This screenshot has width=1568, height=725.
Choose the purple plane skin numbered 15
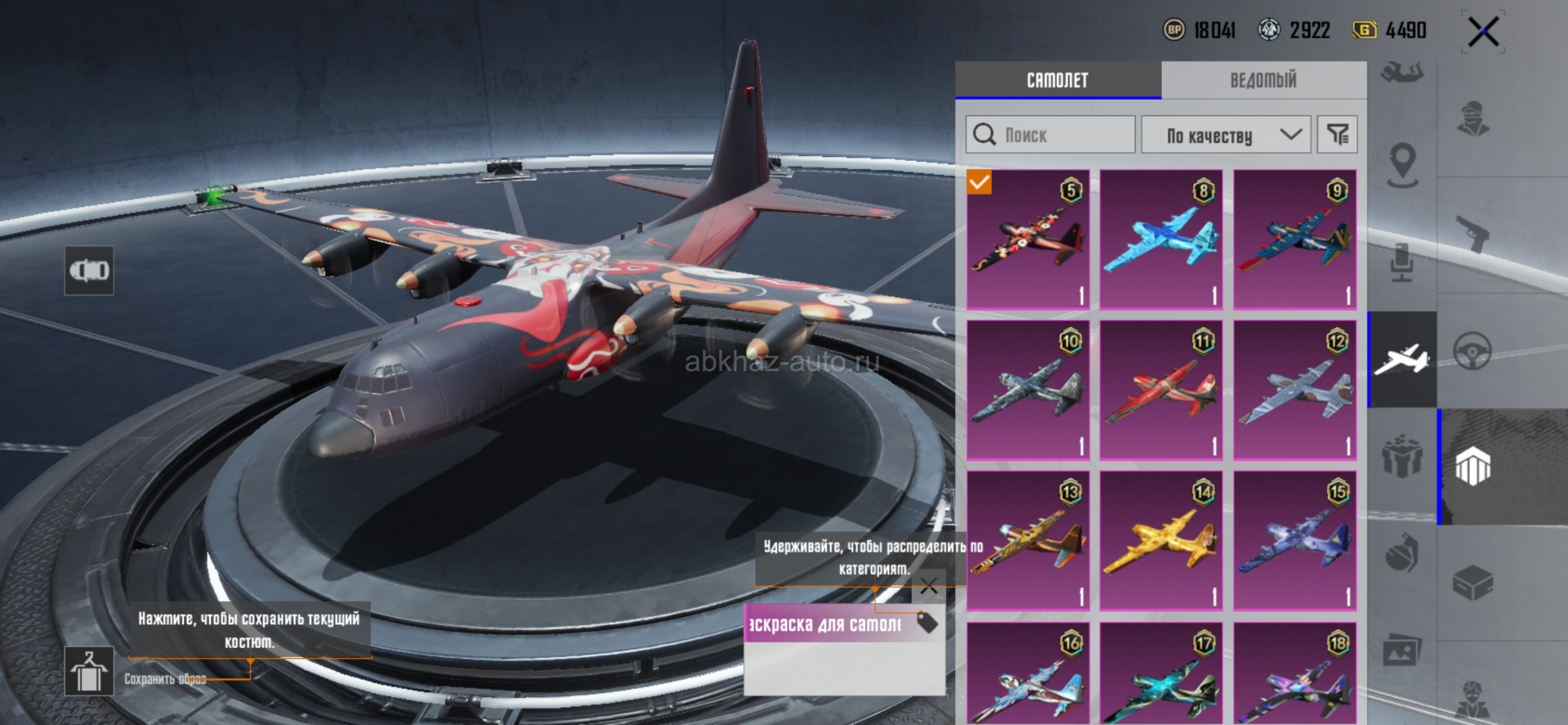1295,540
